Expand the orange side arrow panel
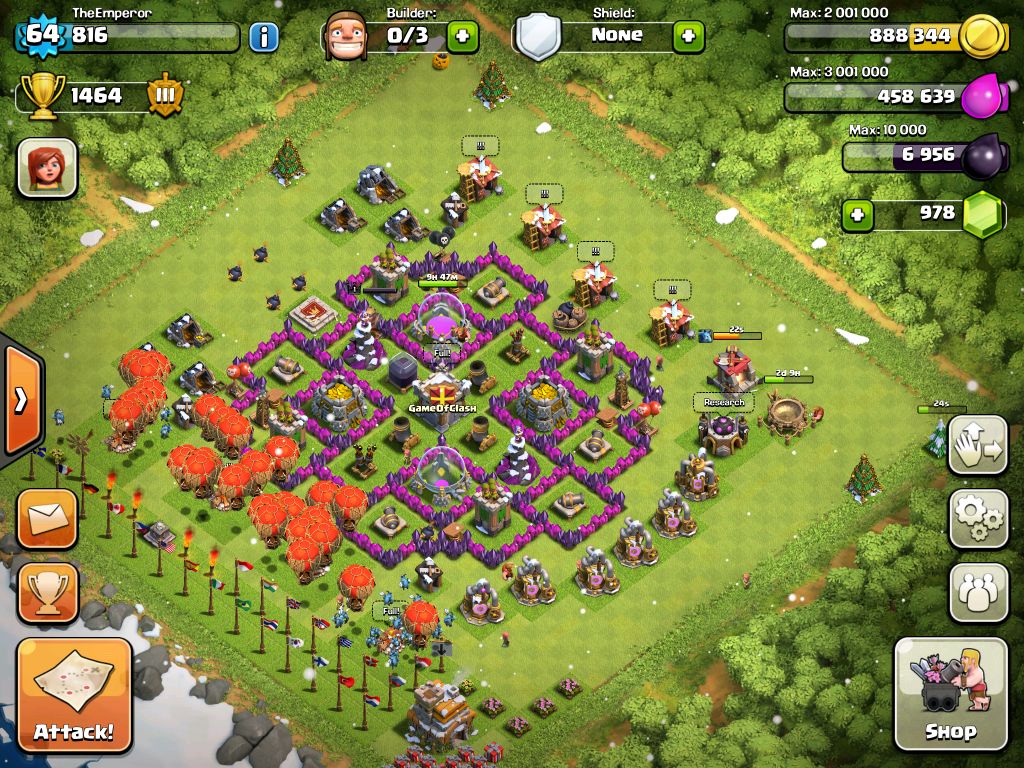Viewport: 1024px width, 768px height. [x=20, y=400]
